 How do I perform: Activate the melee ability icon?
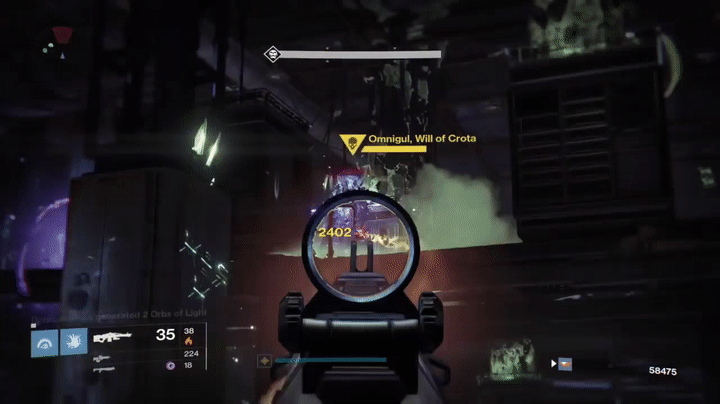[x=74, y=343]
